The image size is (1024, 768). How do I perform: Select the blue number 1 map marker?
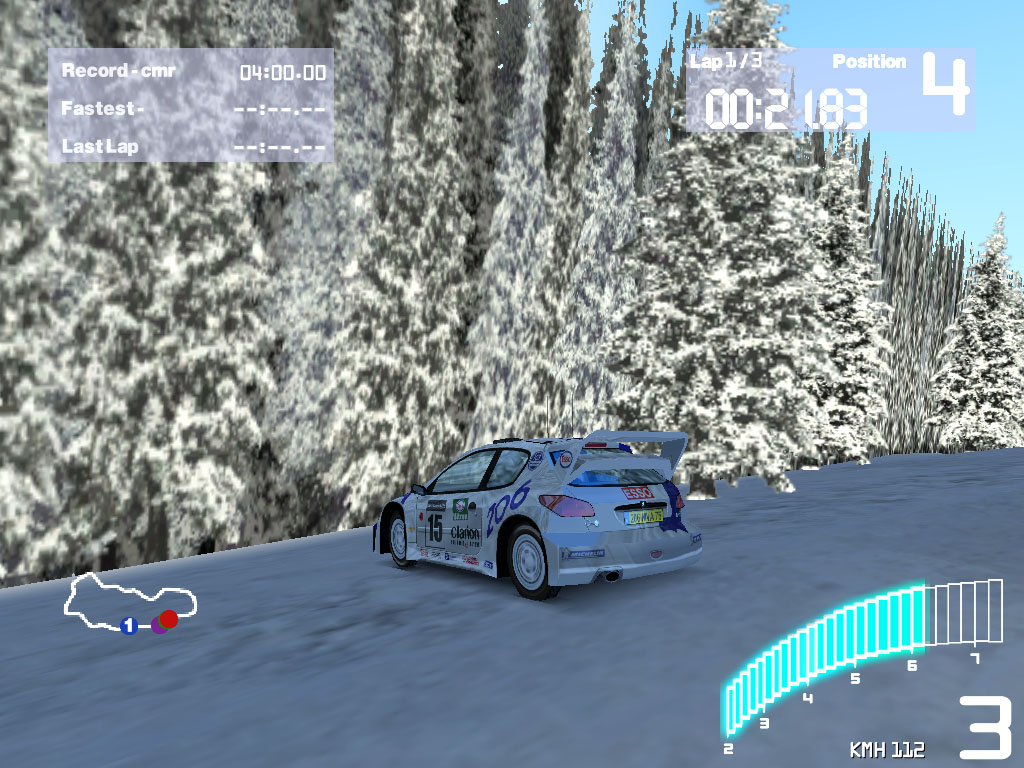click(128, 626)
